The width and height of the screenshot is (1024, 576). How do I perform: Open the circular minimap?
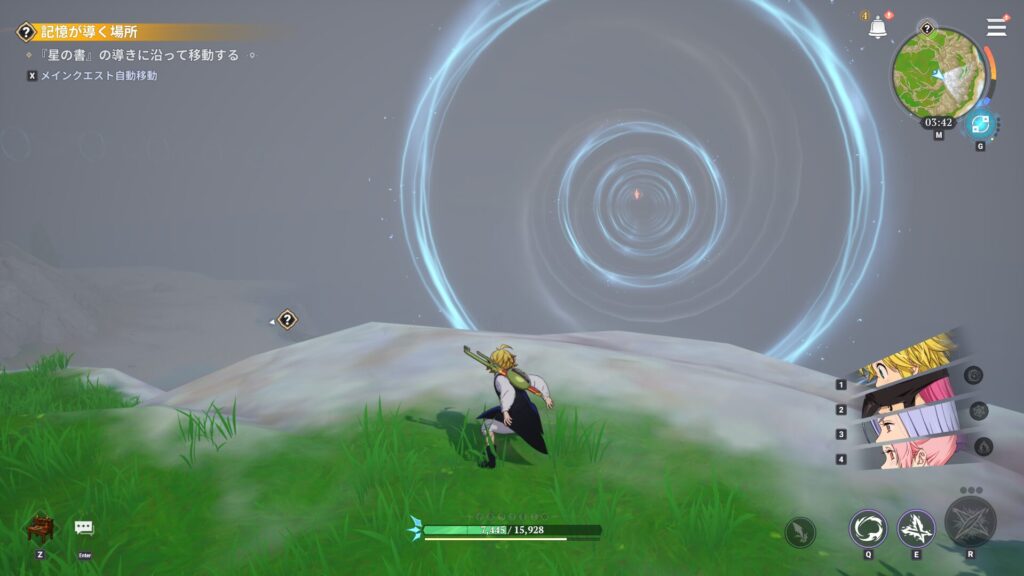pyautogui.click(x=937, y=73)
